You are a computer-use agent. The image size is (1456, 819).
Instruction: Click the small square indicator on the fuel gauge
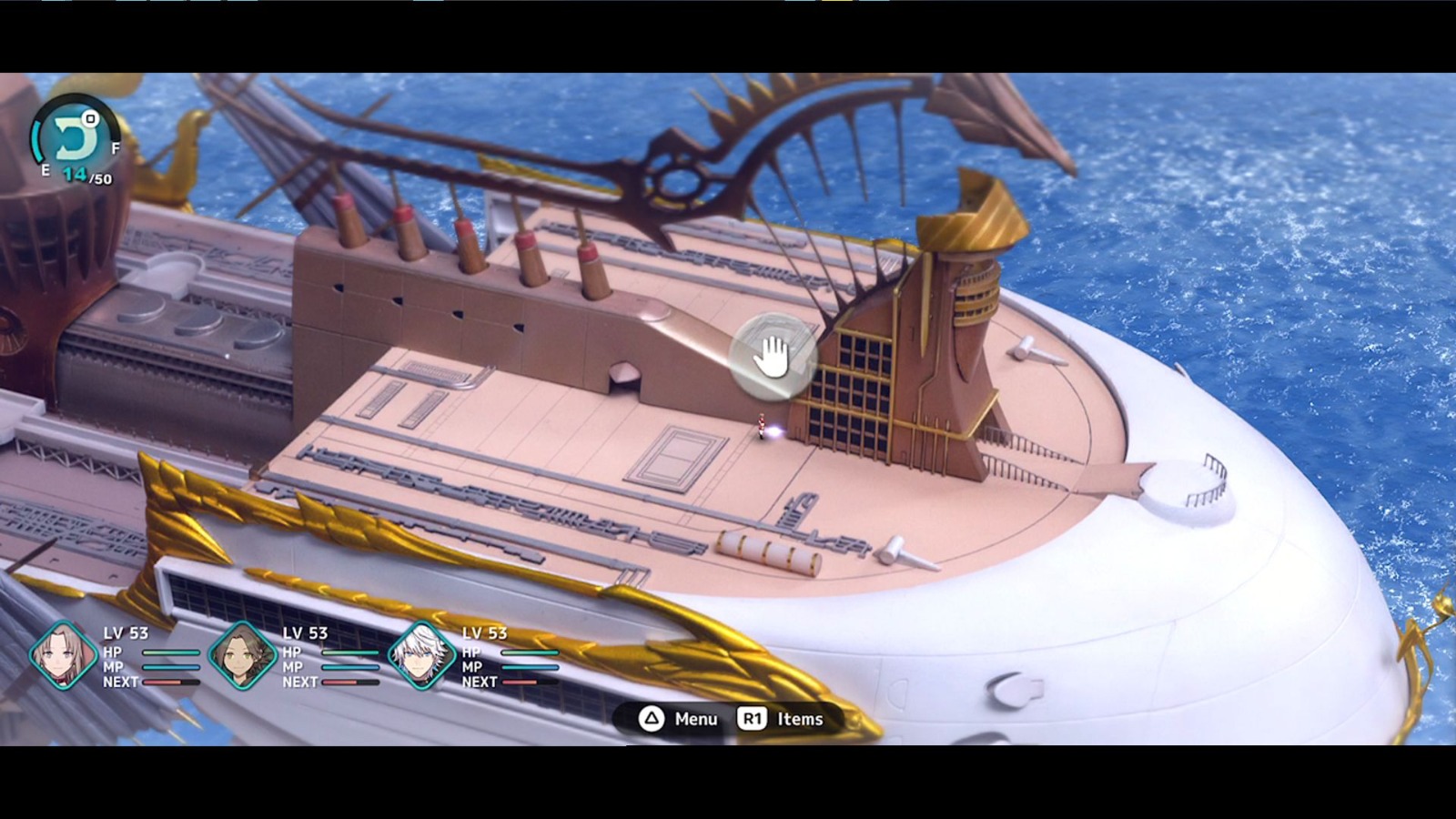point(90,118)
